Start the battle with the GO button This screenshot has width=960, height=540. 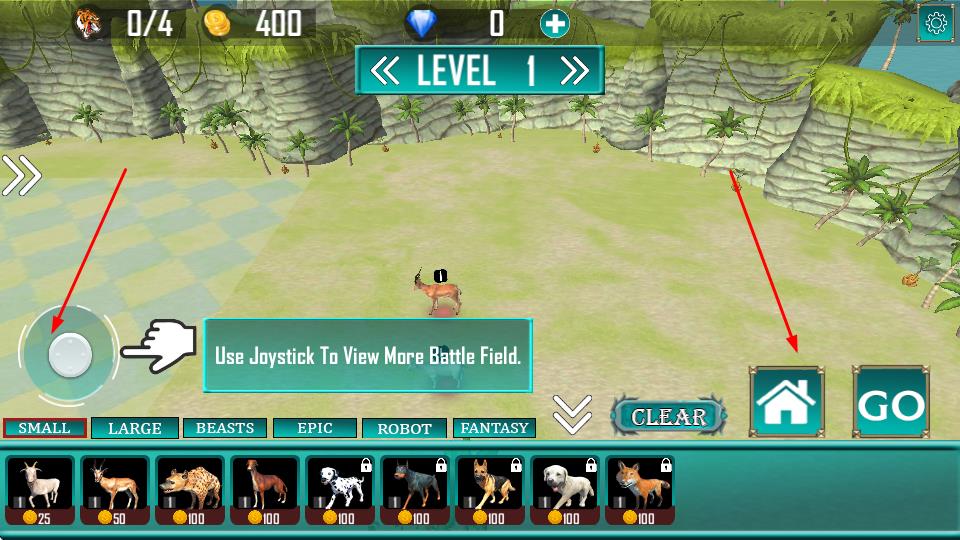[x=890, y=403]
